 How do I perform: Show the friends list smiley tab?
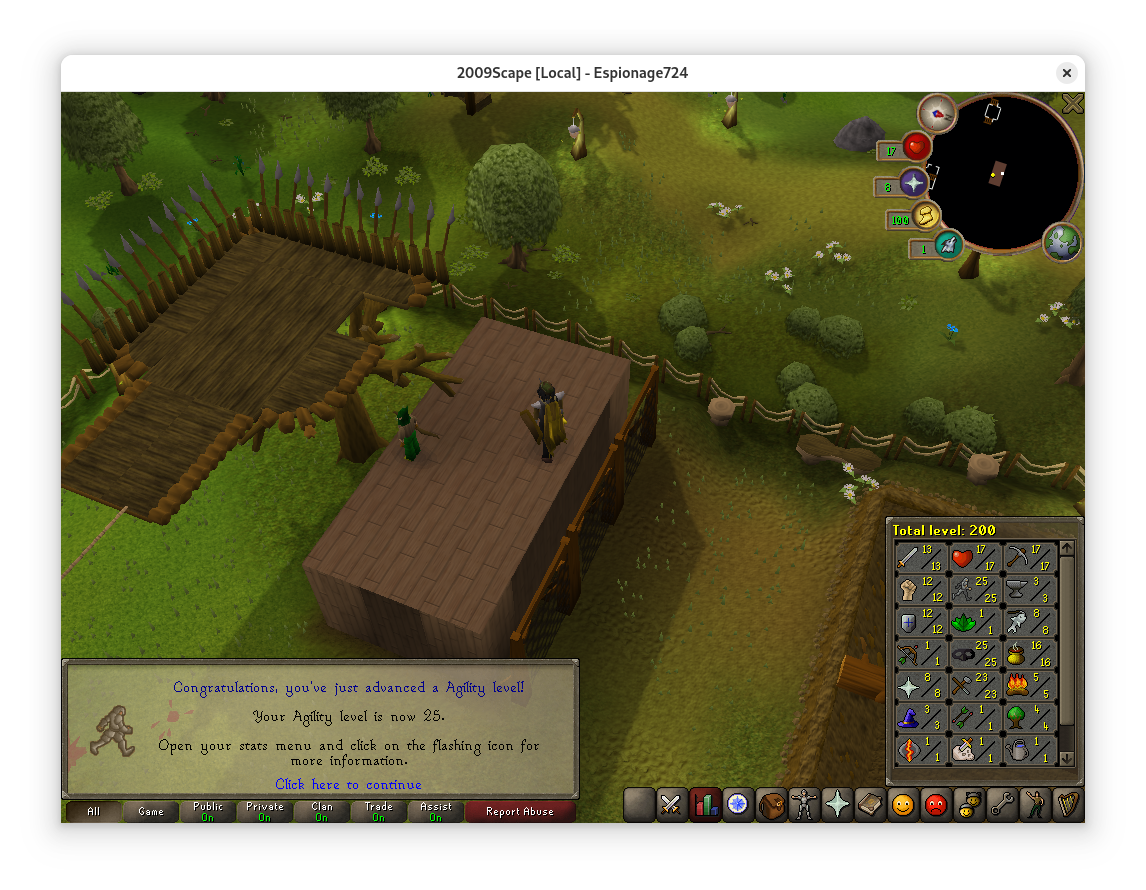[903, 805]
